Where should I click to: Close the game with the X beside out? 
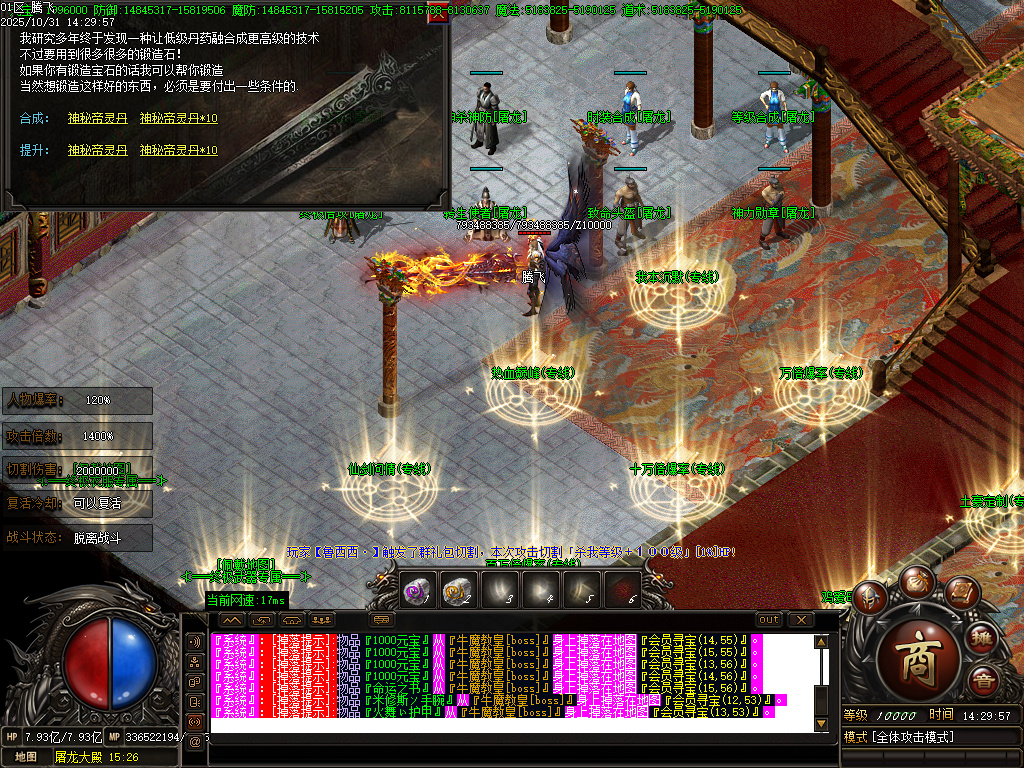coord(801,620)
